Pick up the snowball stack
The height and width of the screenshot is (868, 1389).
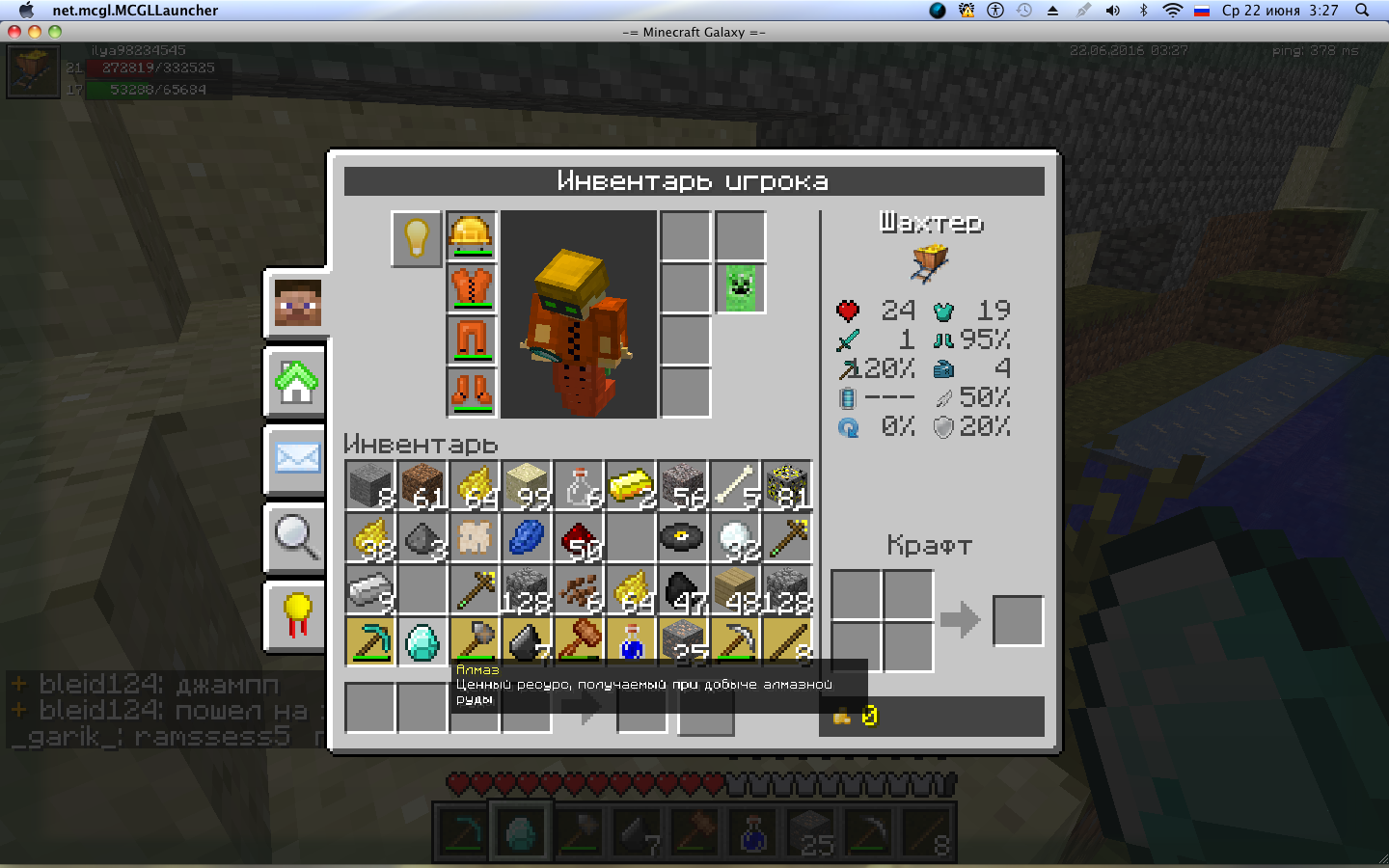[735, 537]
